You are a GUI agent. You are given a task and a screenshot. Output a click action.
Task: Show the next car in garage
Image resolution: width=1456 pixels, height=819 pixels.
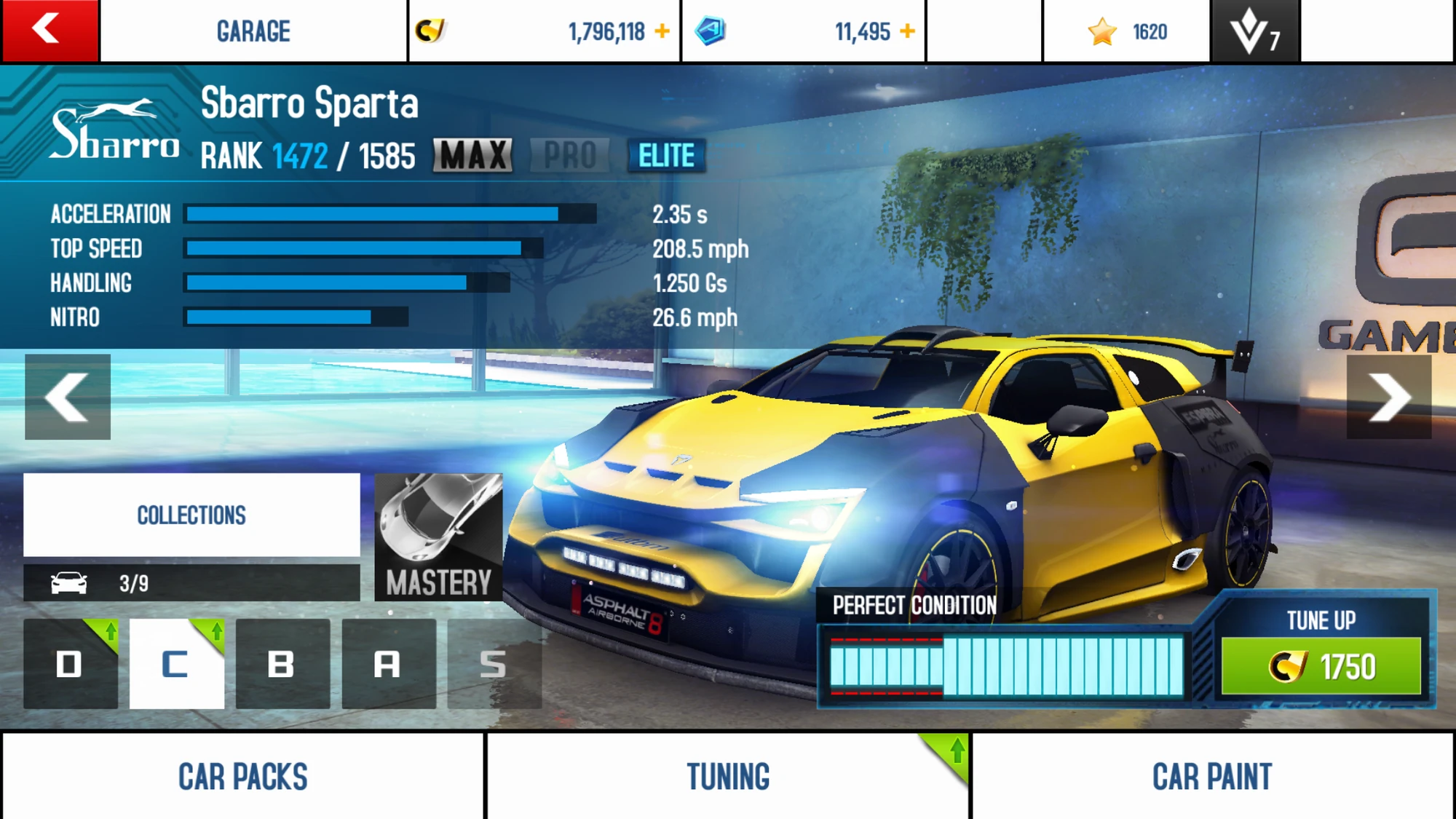pos(1388,397)
